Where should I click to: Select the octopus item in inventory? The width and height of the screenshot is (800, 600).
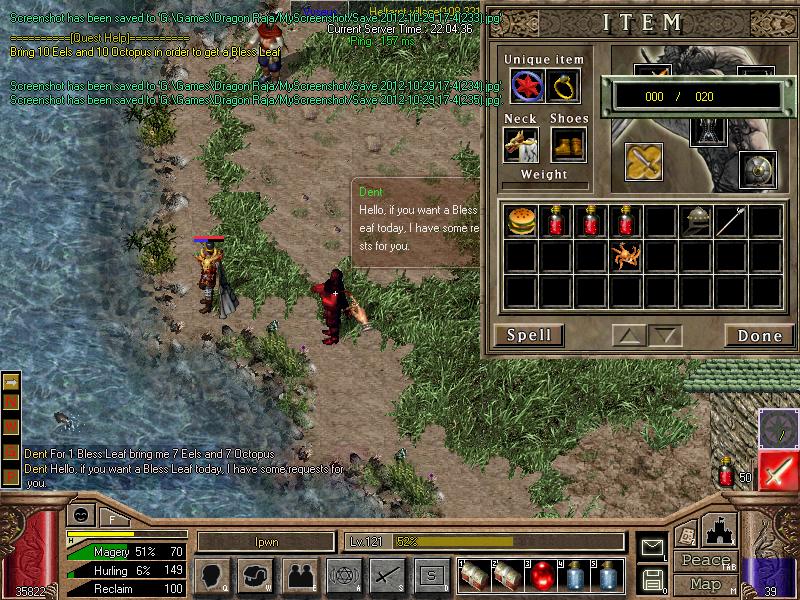626,257
